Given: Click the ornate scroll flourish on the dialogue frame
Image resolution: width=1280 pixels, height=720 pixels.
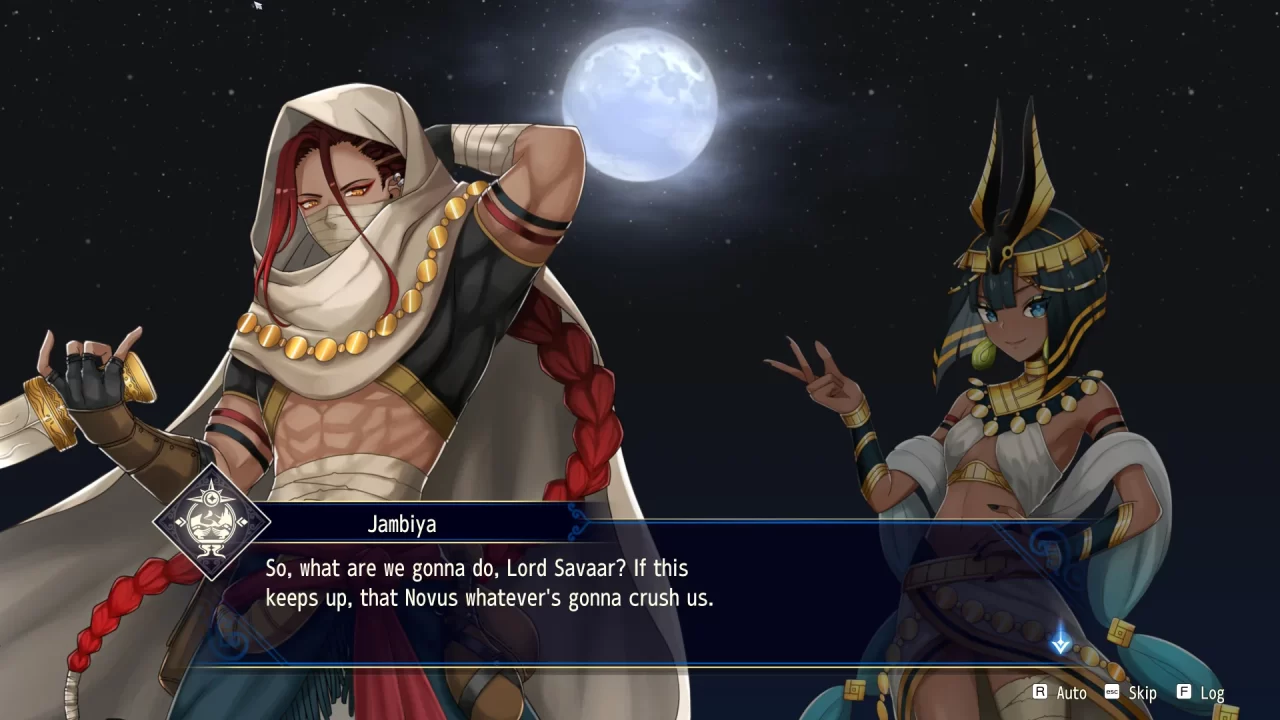Looking at the screenshot, I should click(575, 522).
